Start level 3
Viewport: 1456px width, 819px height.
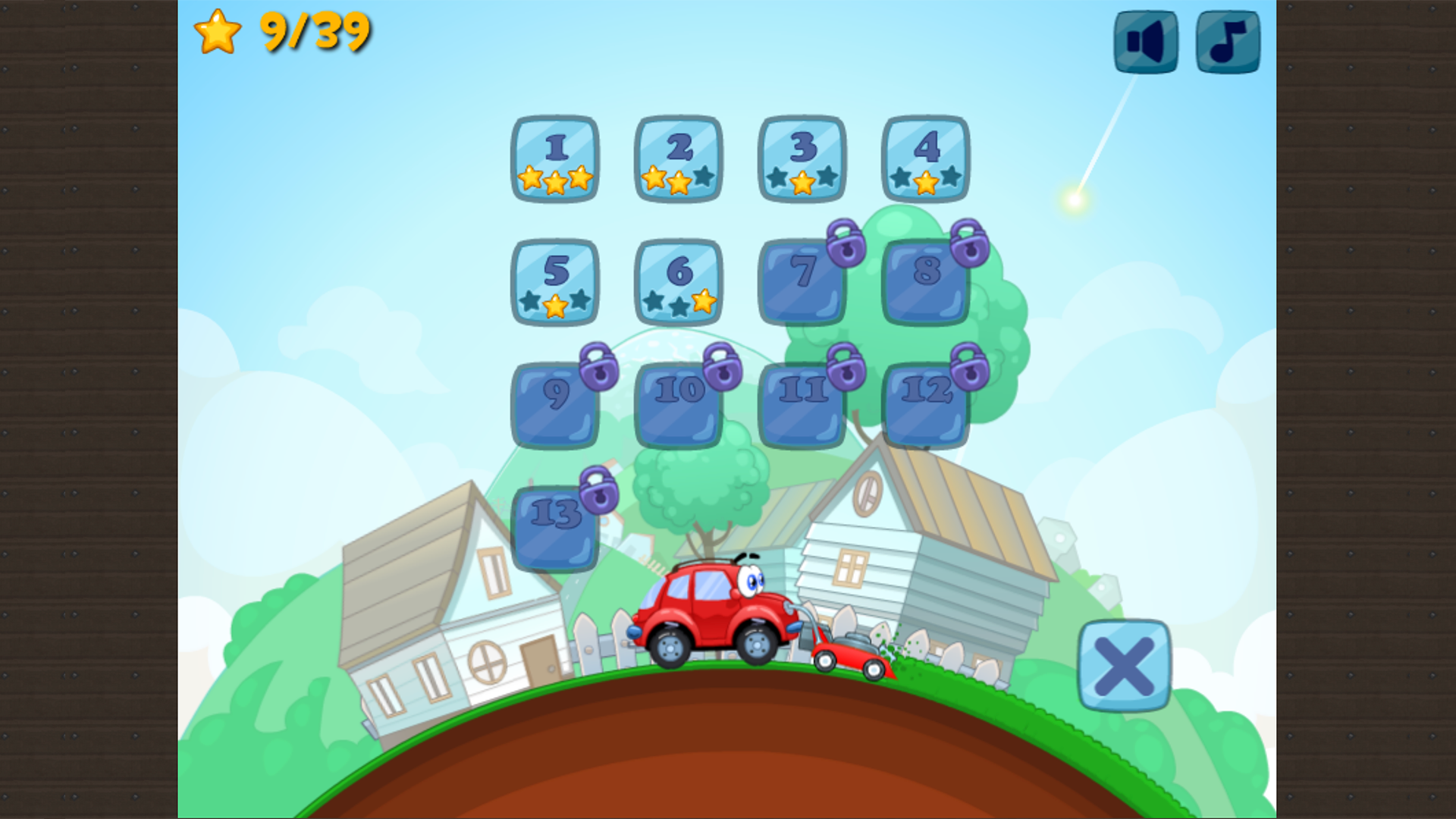click(802, 159)
